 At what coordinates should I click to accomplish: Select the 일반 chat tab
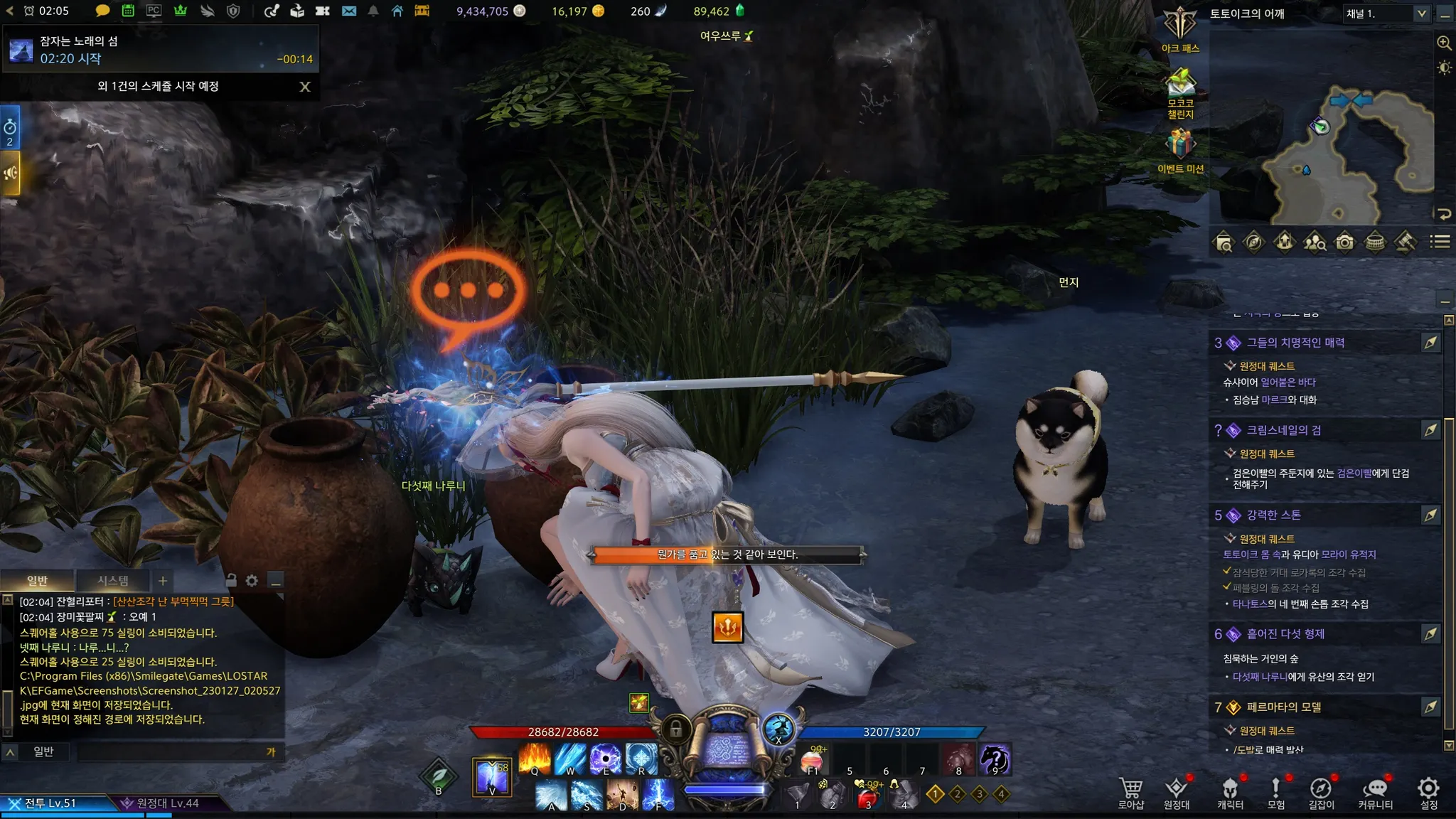[x=37, y=581]
